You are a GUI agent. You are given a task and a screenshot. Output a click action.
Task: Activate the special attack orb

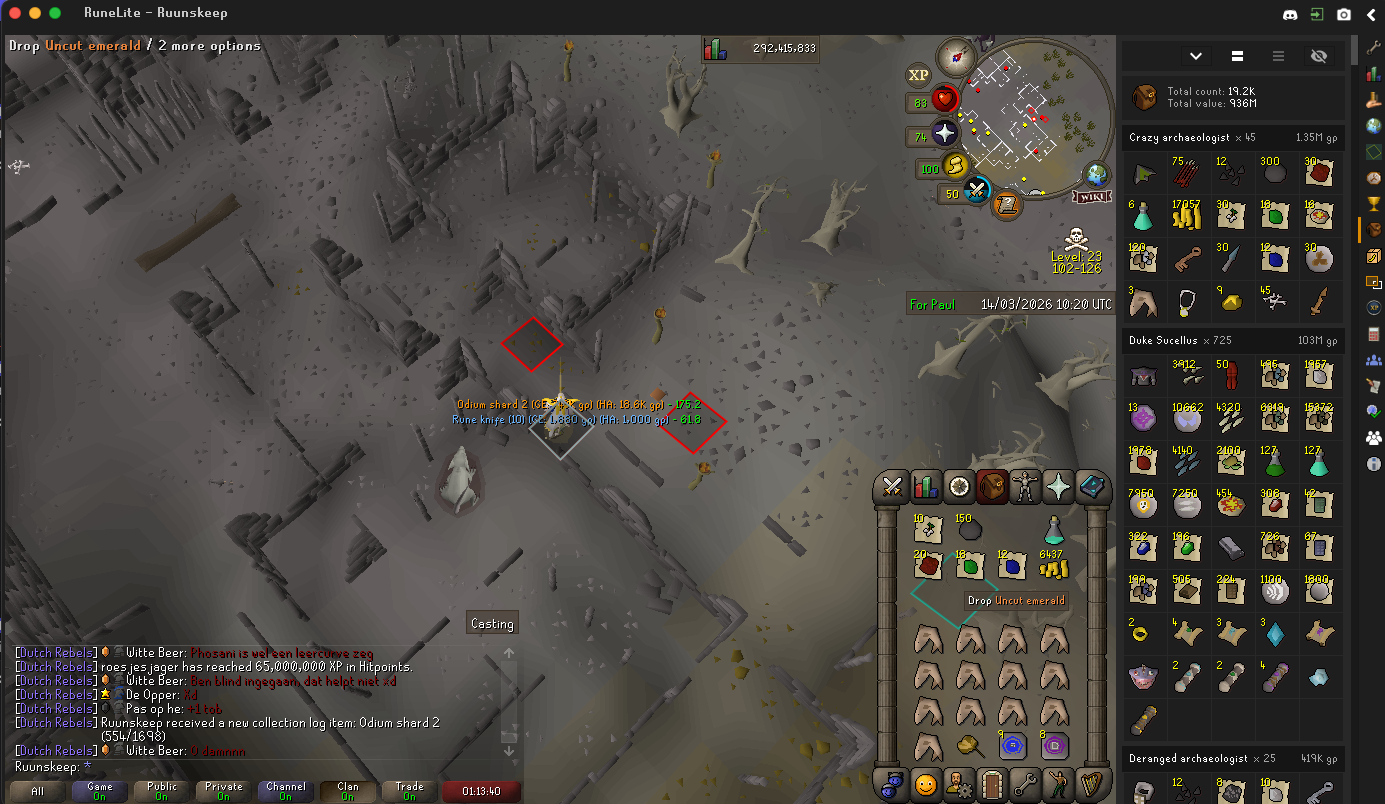[x=977, y=191]
